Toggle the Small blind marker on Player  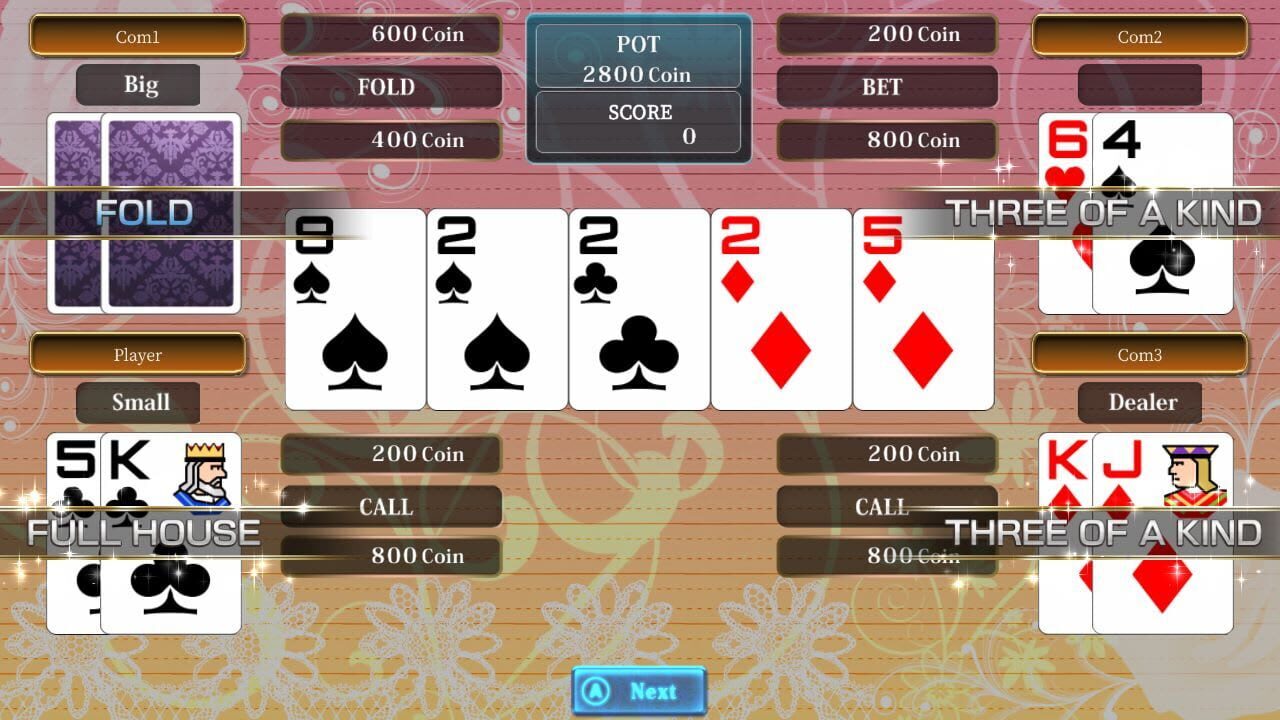(138, 402)
